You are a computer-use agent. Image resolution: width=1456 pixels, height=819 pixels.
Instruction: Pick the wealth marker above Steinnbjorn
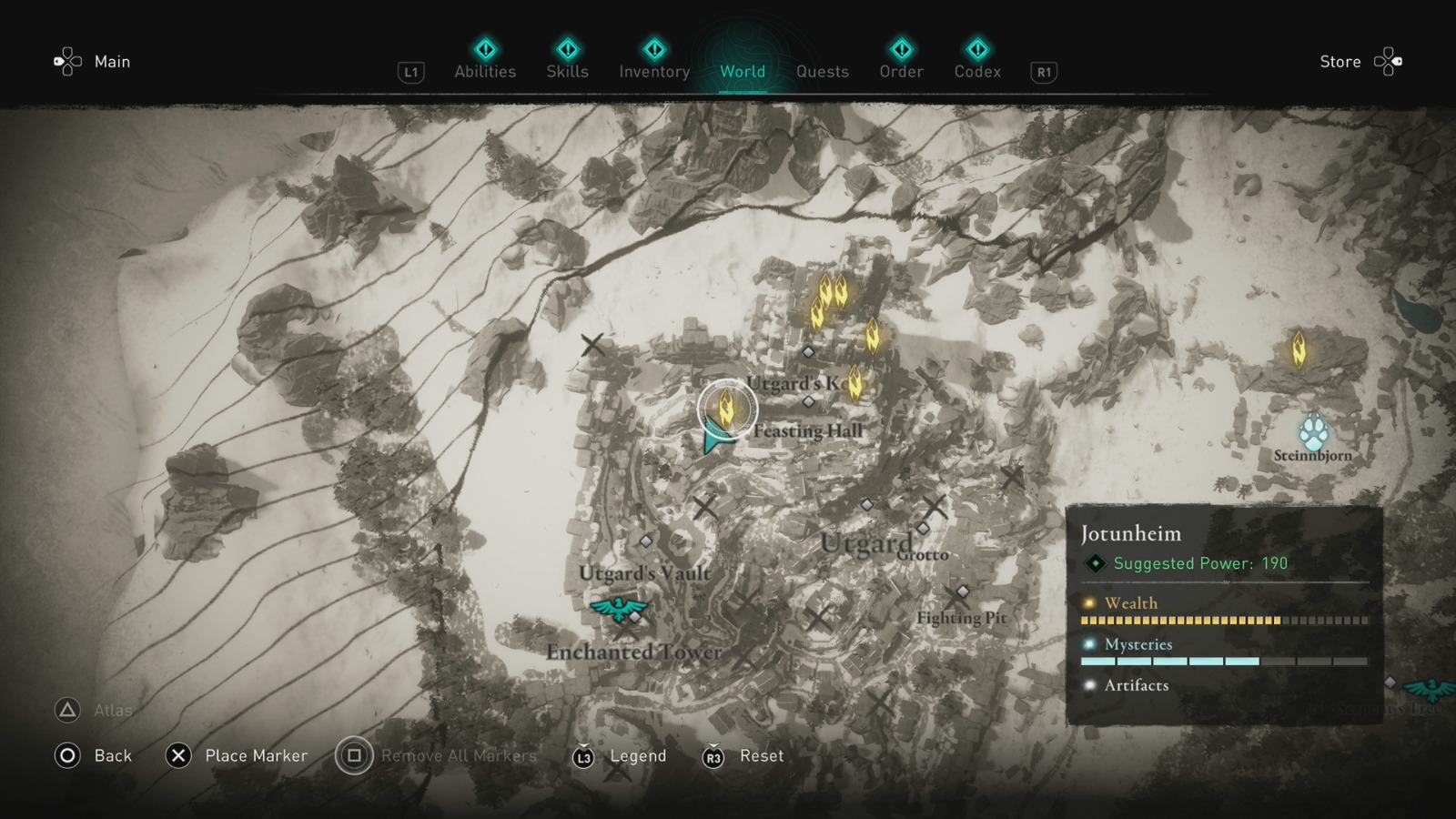pos(1299,349)
